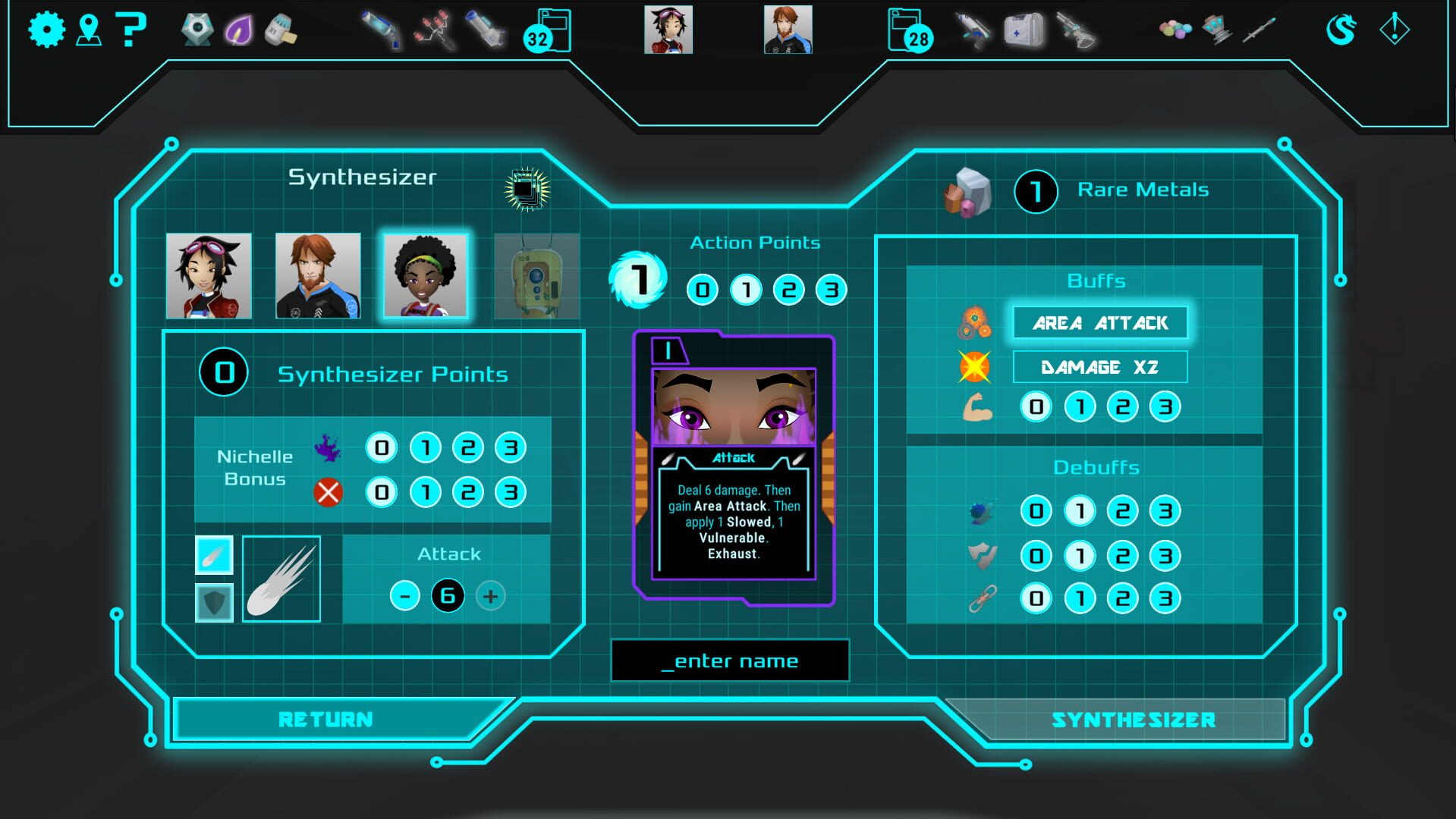Increase the Attack value with plus

pyautogui.click(x=490, y=596)
